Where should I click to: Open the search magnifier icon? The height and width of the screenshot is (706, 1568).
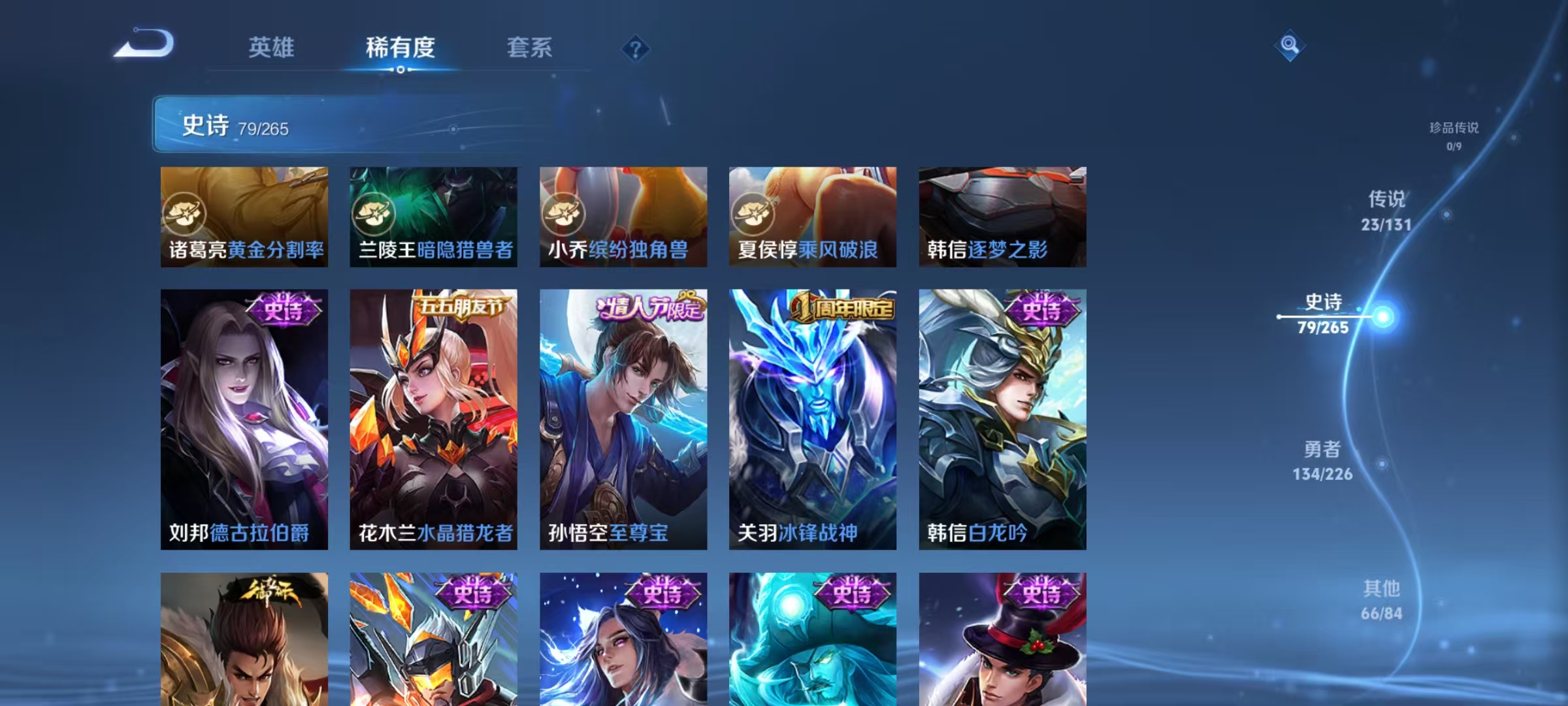[1290, 44]
